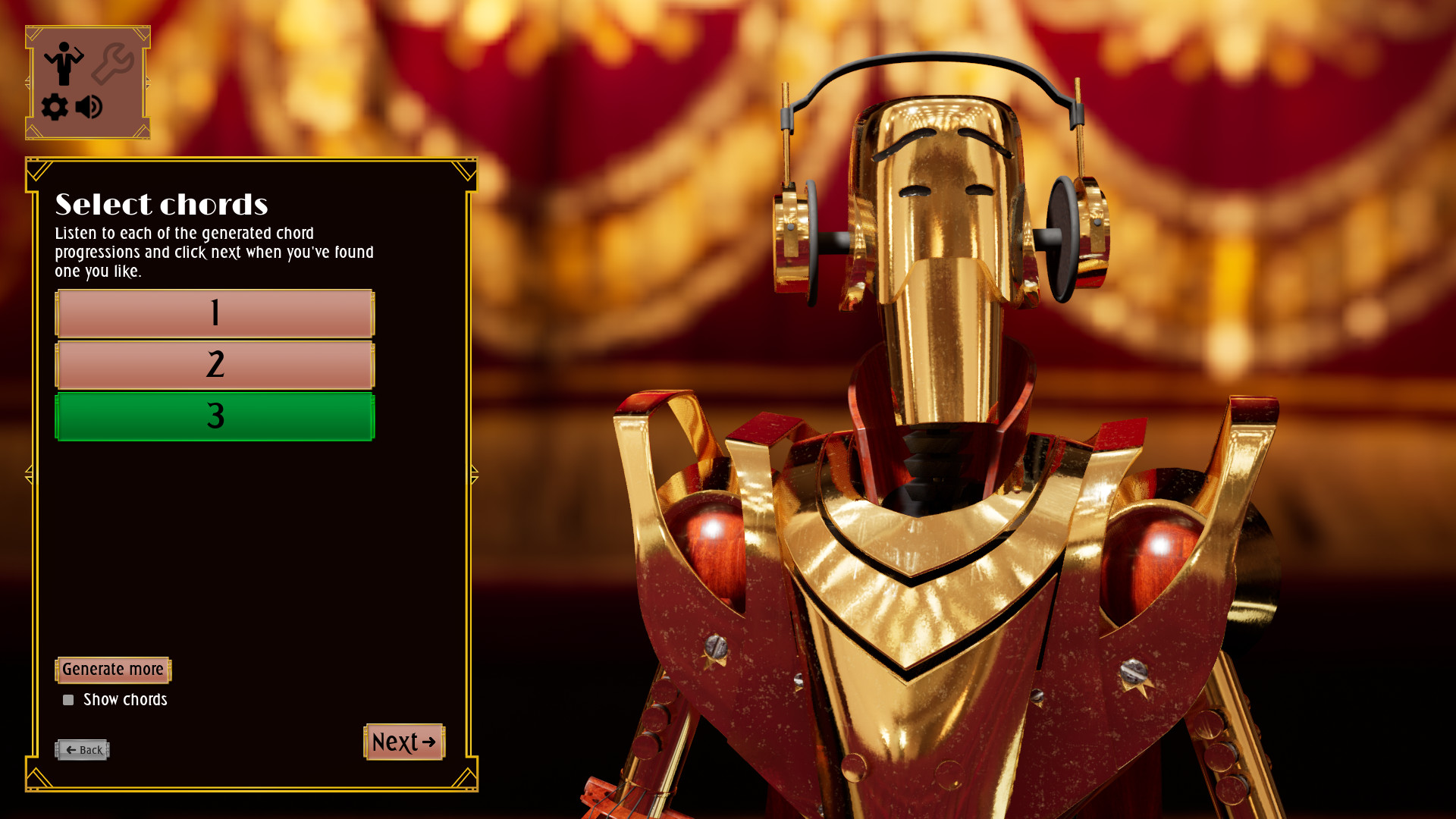Go Back to the previous step
Viewport: 1456px width, 819px height.
[83, 749]
